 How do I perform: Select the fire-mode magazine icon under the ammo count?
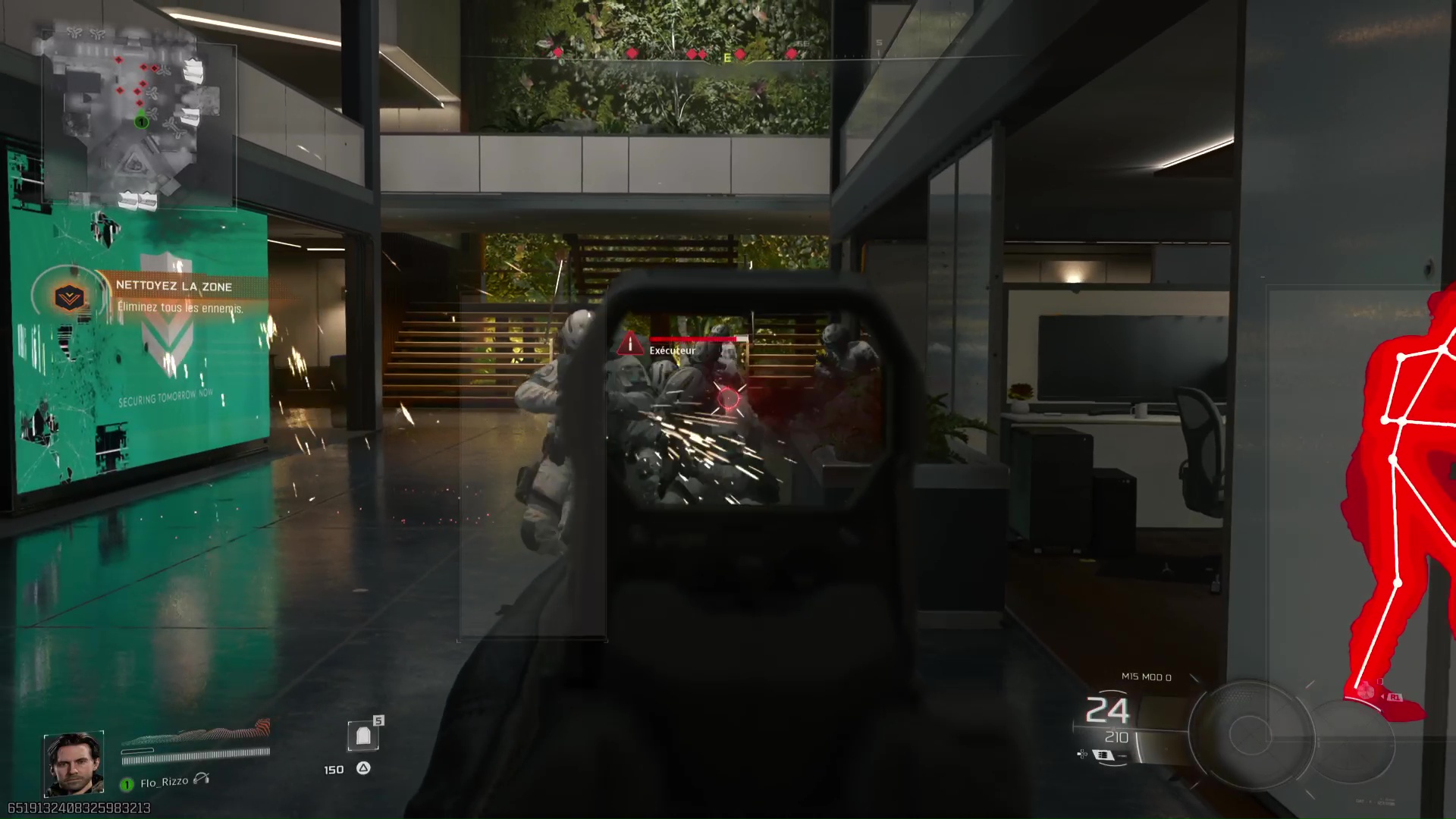(x=1102, y=755)
